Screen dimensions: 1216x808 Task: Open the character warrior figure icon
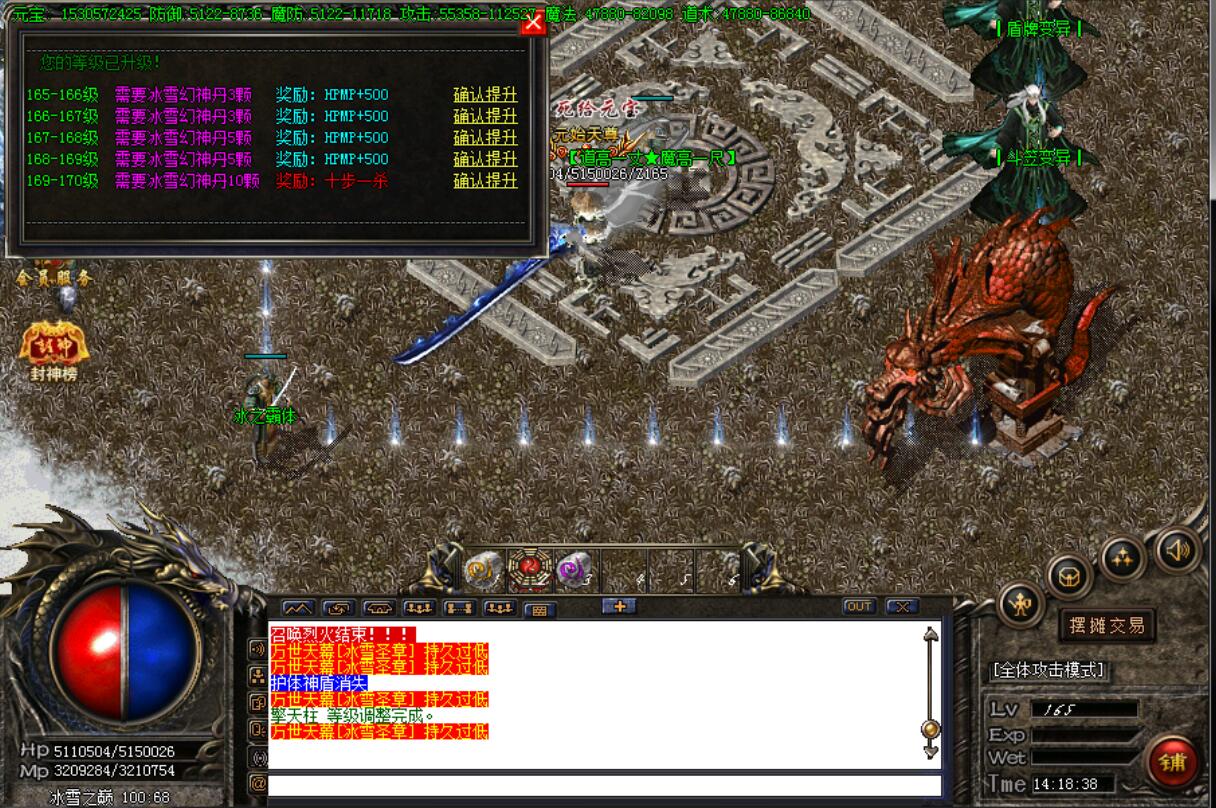pyautogui.click(x=1020, y=606)
